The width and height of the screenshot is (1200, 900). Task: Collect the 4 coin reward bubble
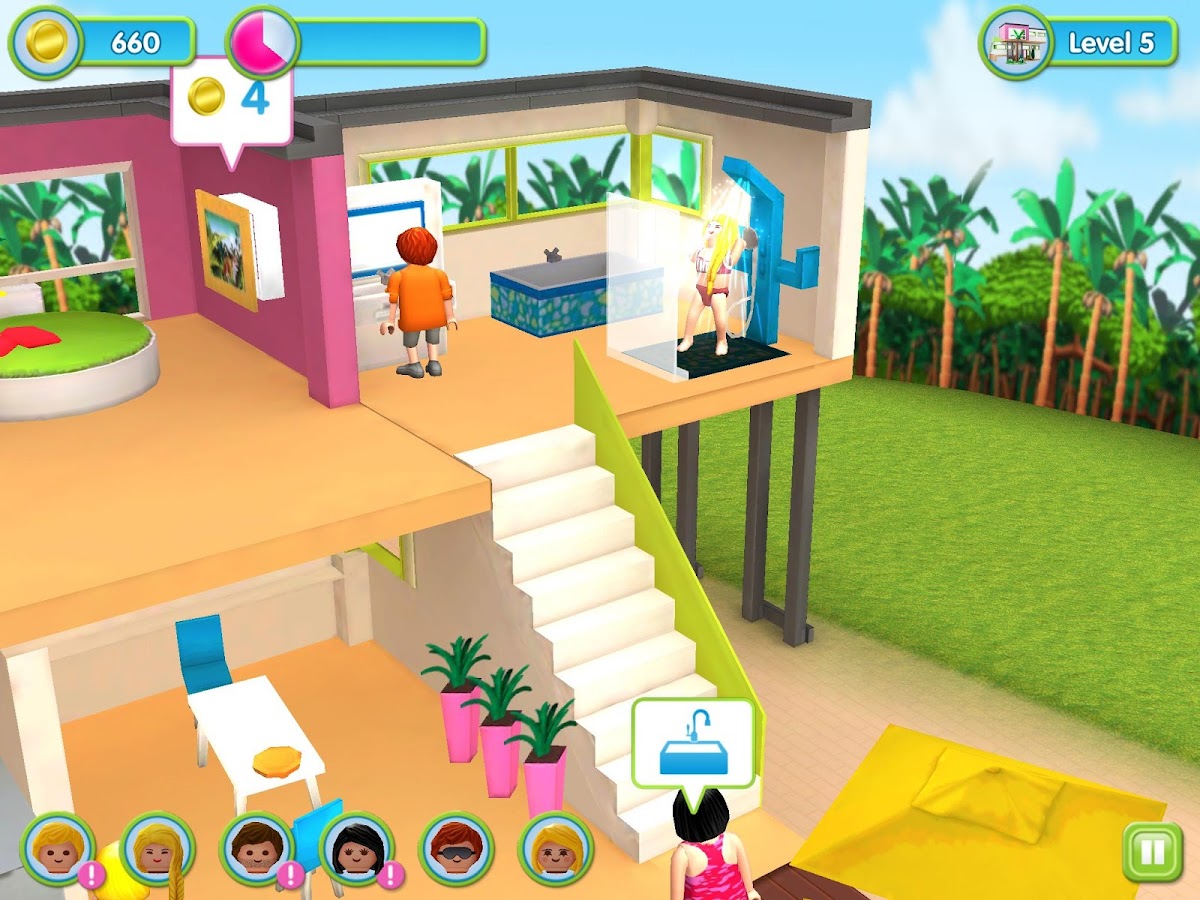tap(231, 100)
